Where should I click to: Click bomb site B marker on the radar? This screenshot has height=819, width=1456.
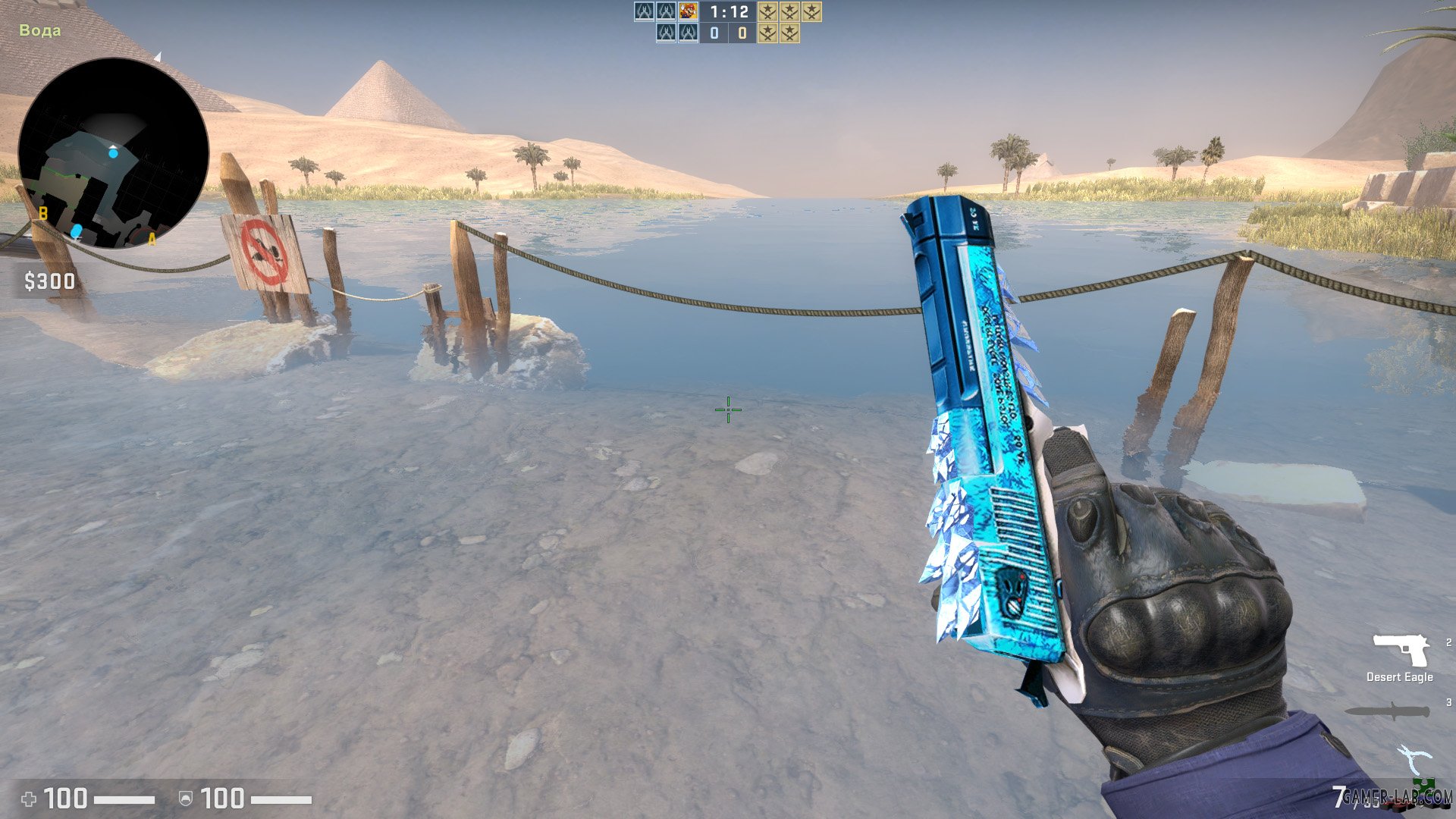(43, 214)
